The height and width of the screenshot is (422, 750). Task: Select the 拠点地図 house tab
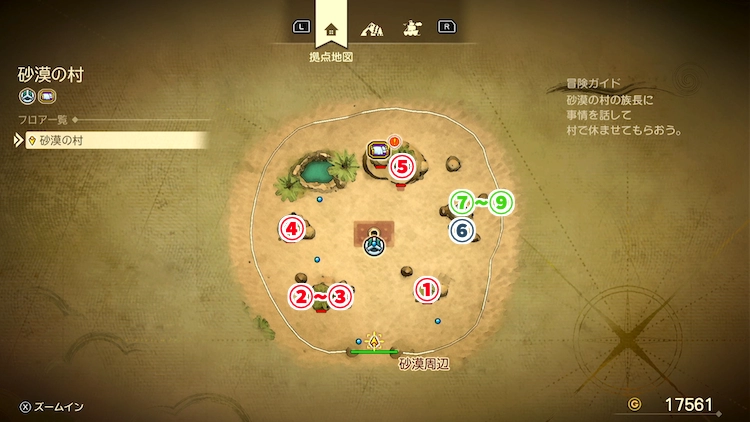tap(331, 28)
